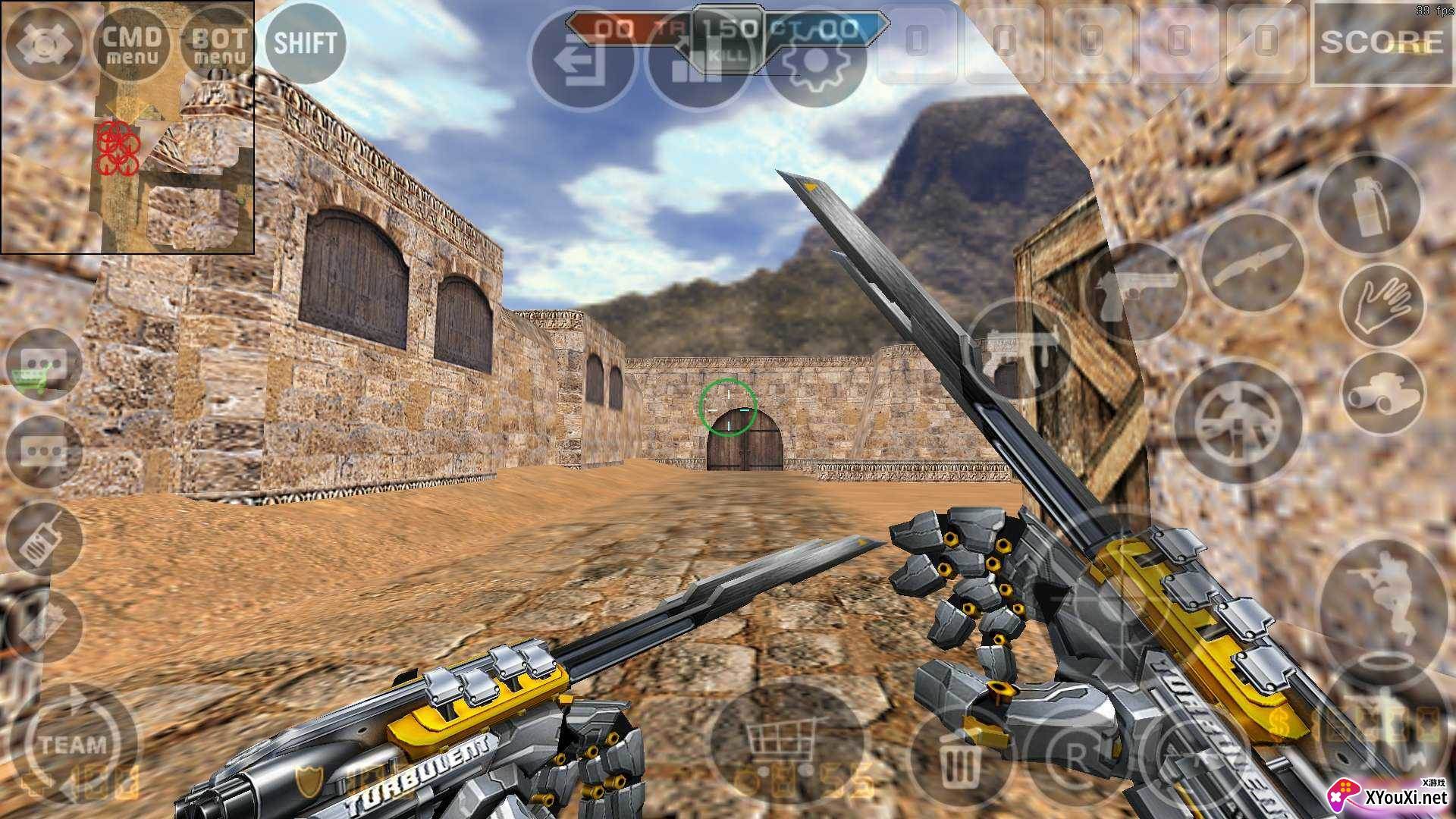1456x819 pixels.
Task: Tap the rifle crosshair fire button
Action: pos(1238,421)
